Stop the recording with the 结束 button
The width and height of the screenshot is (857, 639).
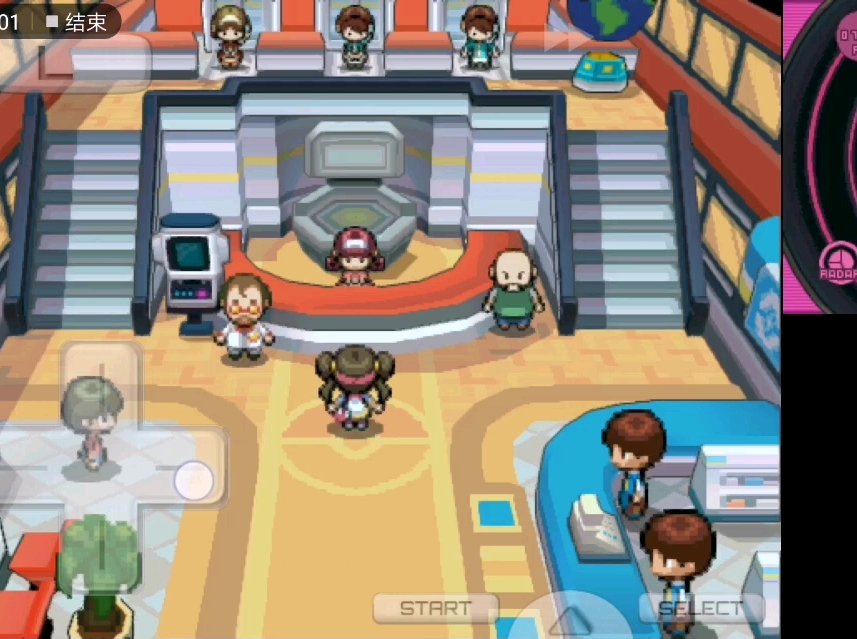78,22
